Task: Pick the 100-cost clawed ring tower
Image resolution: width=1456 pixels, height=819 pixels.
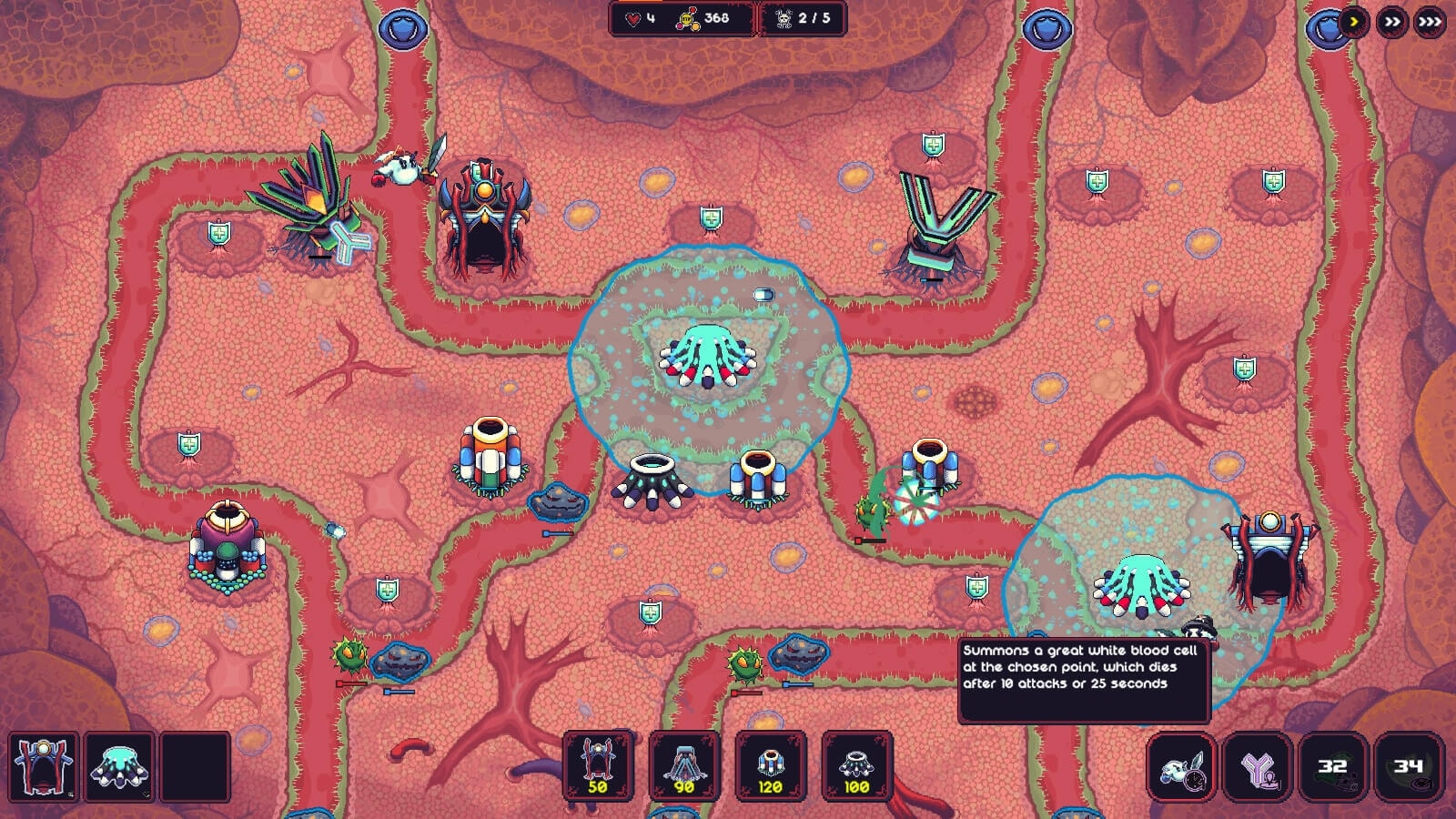Action: [855, 765]
